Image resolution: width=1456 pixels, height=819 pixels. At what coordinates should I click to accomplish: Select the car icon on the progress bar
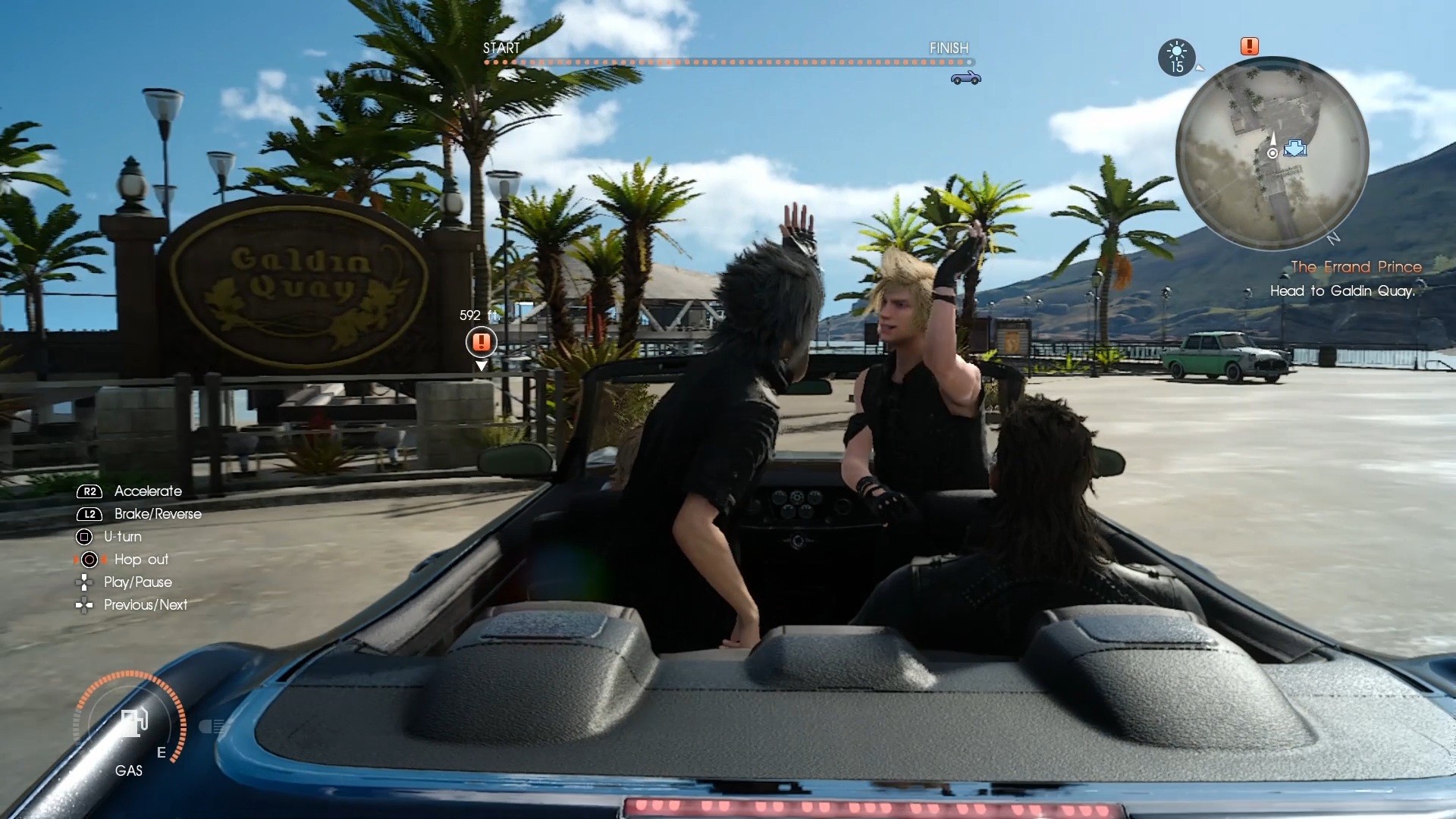[966, 77]
